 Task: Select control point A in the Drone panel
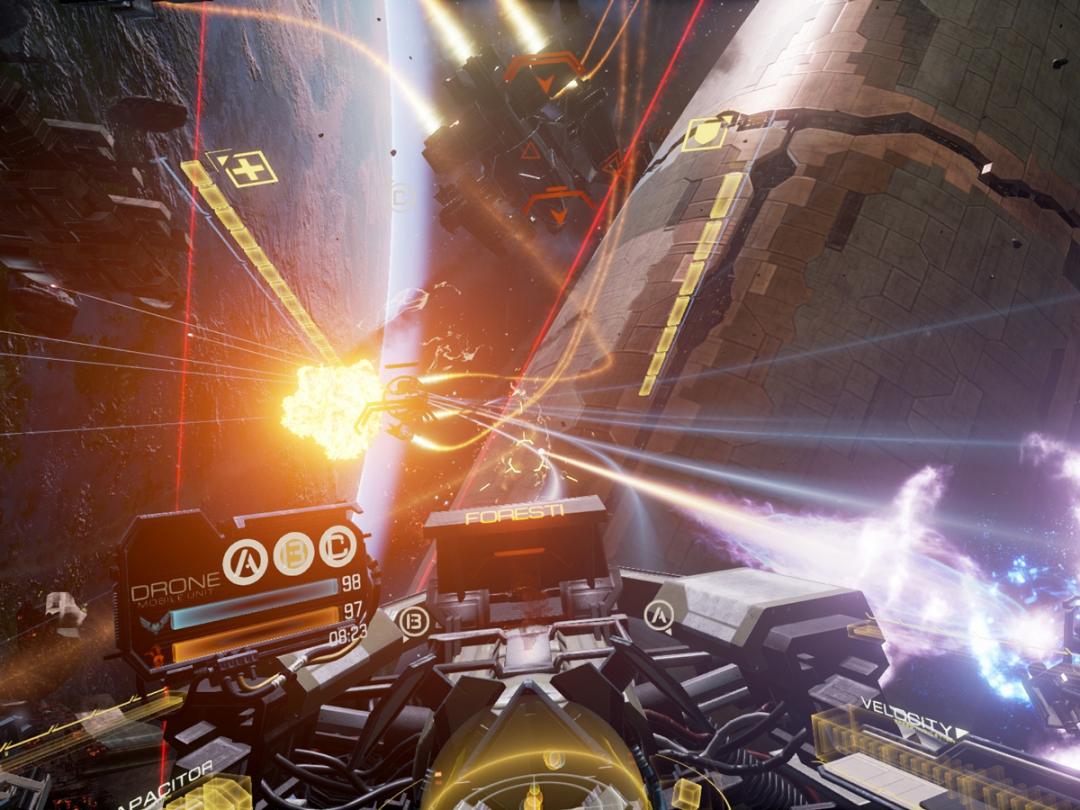click(x=245, y=561)
